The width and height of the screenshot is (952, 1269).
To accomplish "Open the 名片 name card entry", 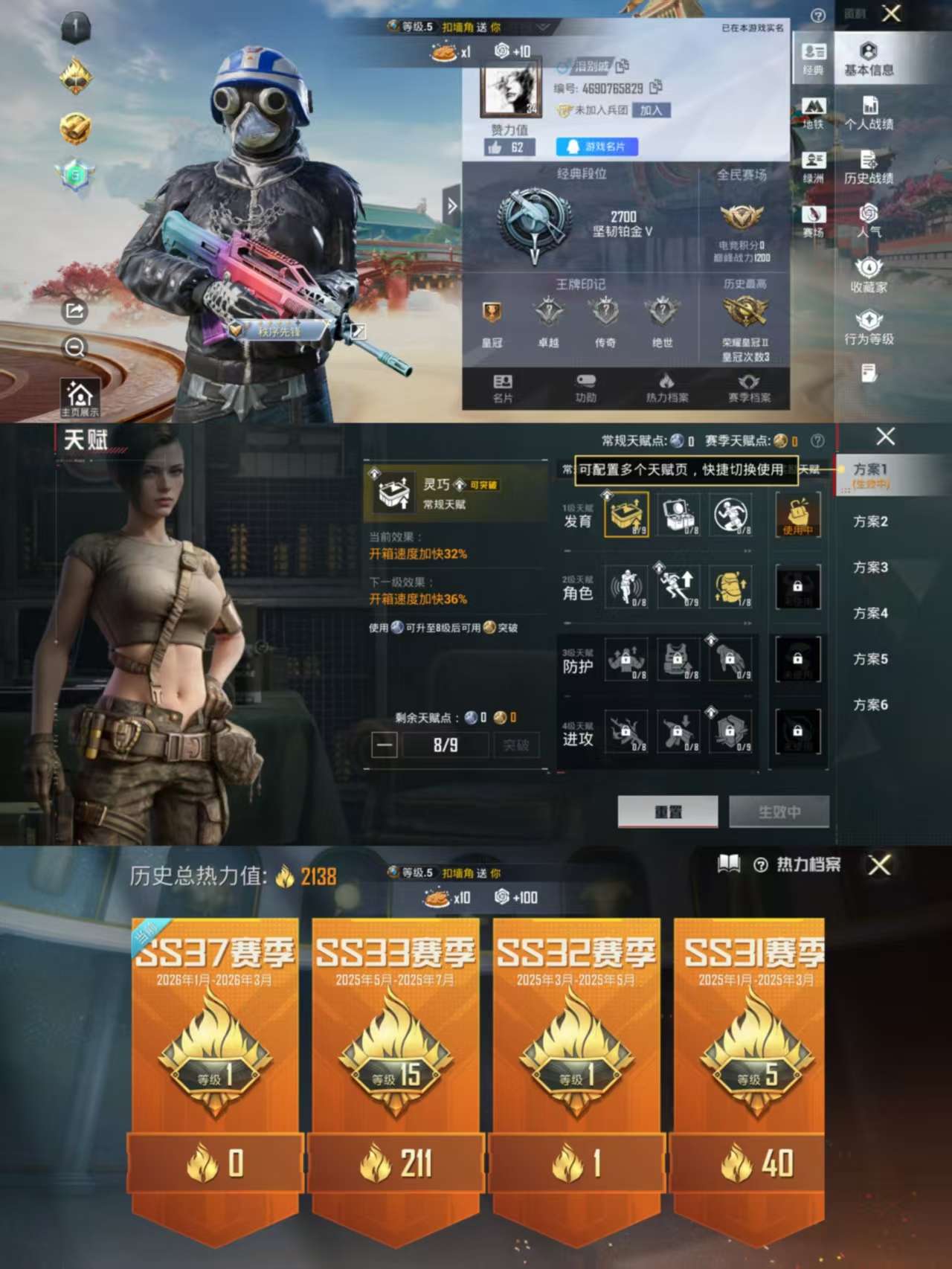I will 503,388.
